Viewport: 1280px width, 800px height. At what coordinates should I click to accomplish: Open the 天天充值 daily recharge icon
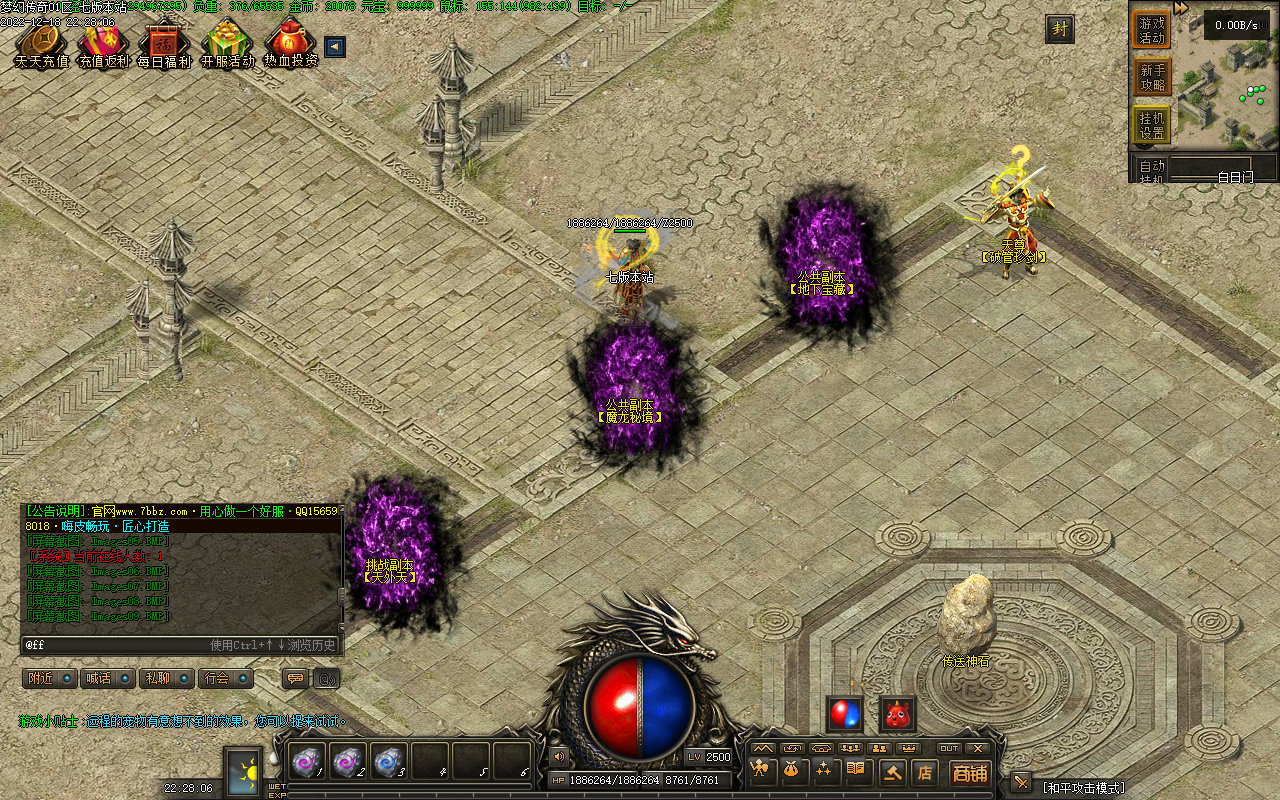(41, 44)
